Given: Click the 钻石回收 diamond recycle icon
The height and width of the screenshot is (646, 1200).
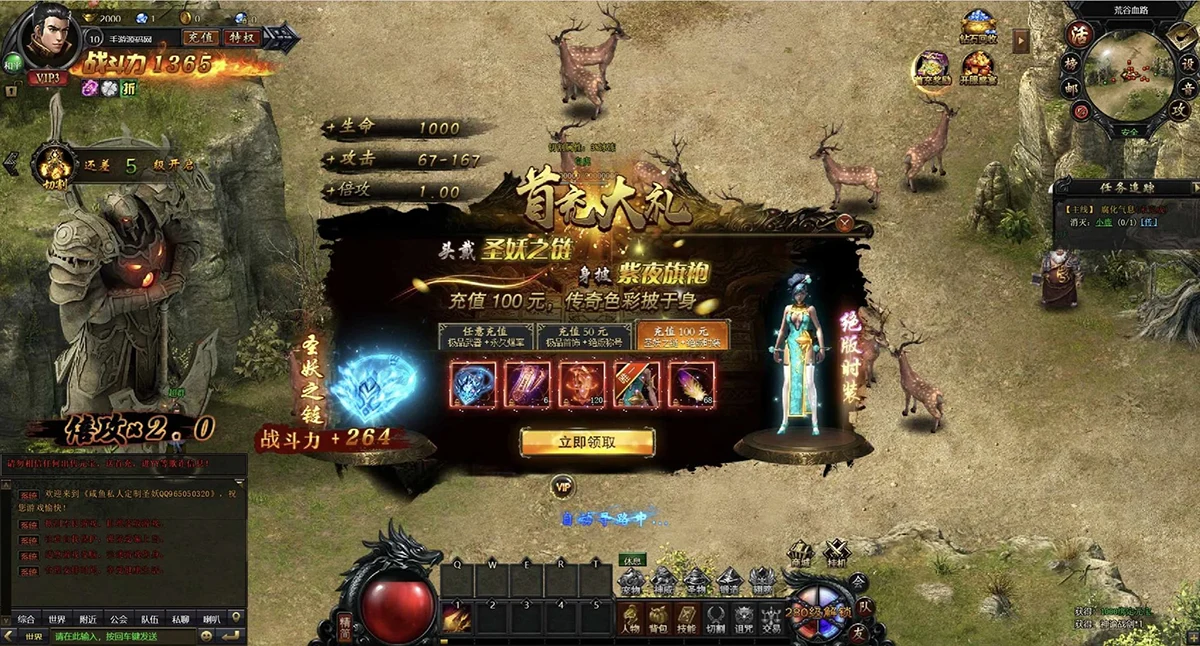Looking at the screenshot, I should 979,25.
